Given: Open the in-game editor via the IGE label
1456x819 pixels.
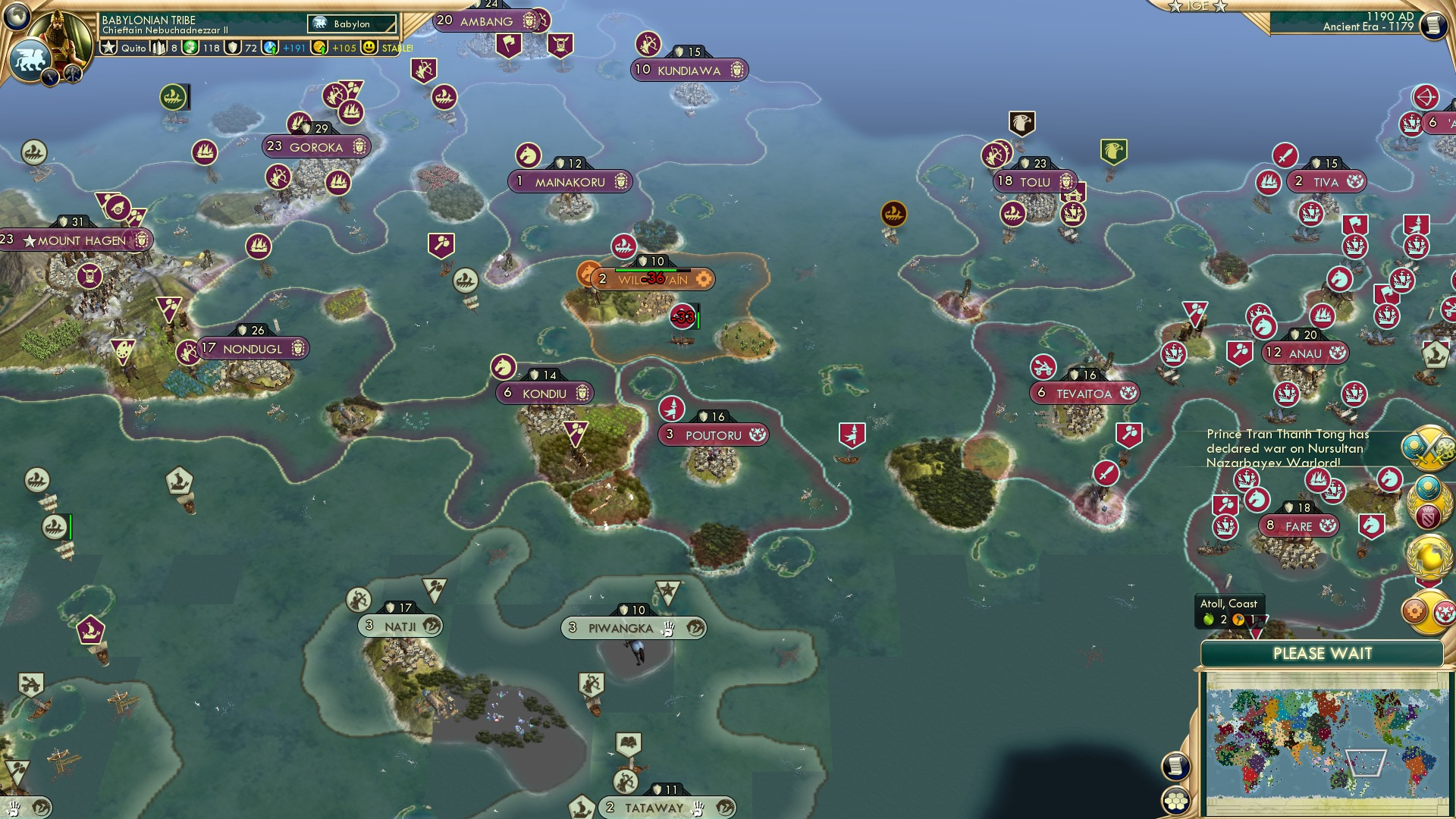Looking at the screenshot, I should point(1199,6).
